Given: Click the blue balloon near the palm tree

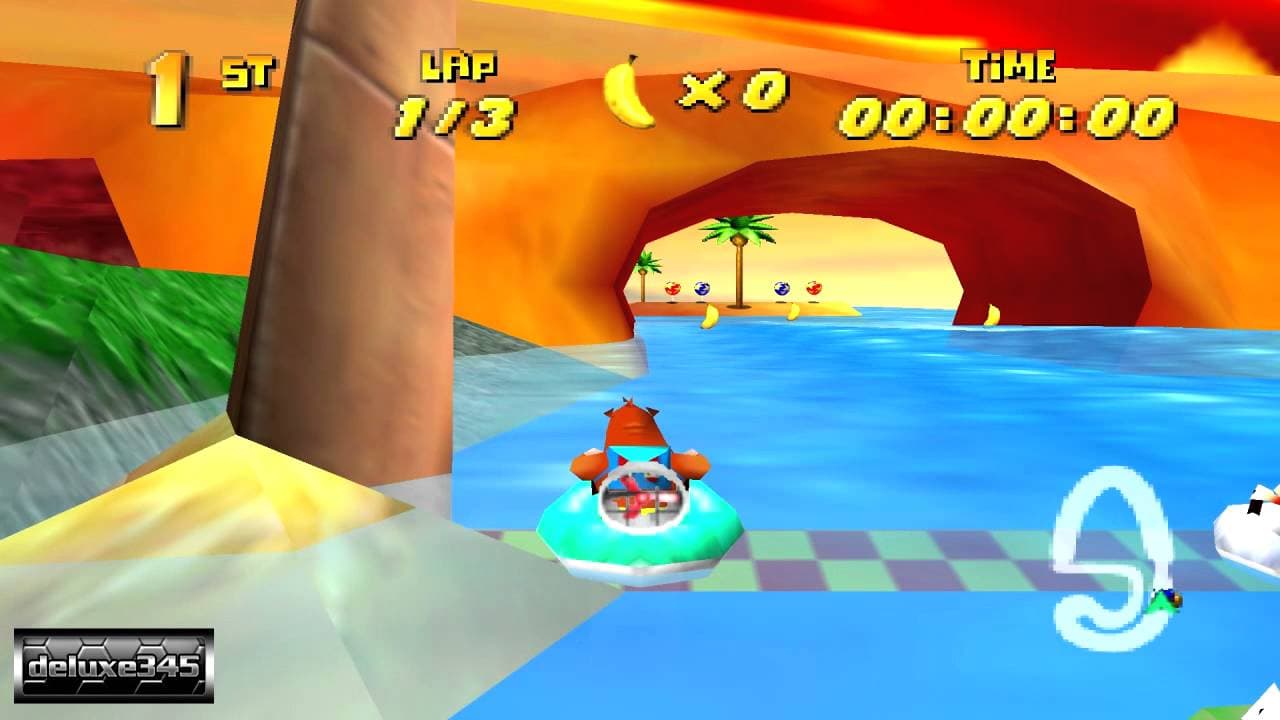Looking at the screenshot, I should click(702, 287).
